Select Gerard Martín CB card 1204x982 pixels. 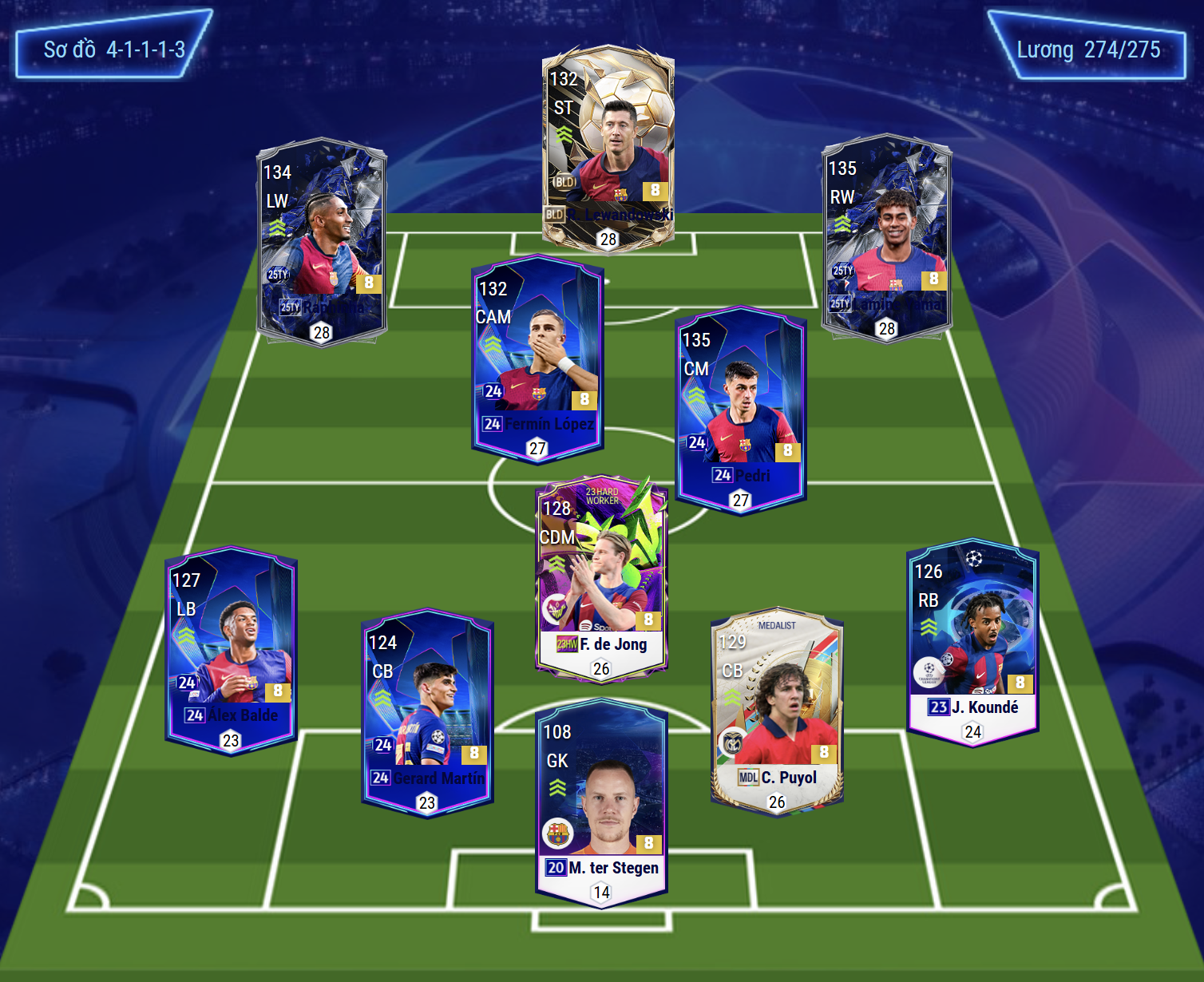tap(427, 713)
